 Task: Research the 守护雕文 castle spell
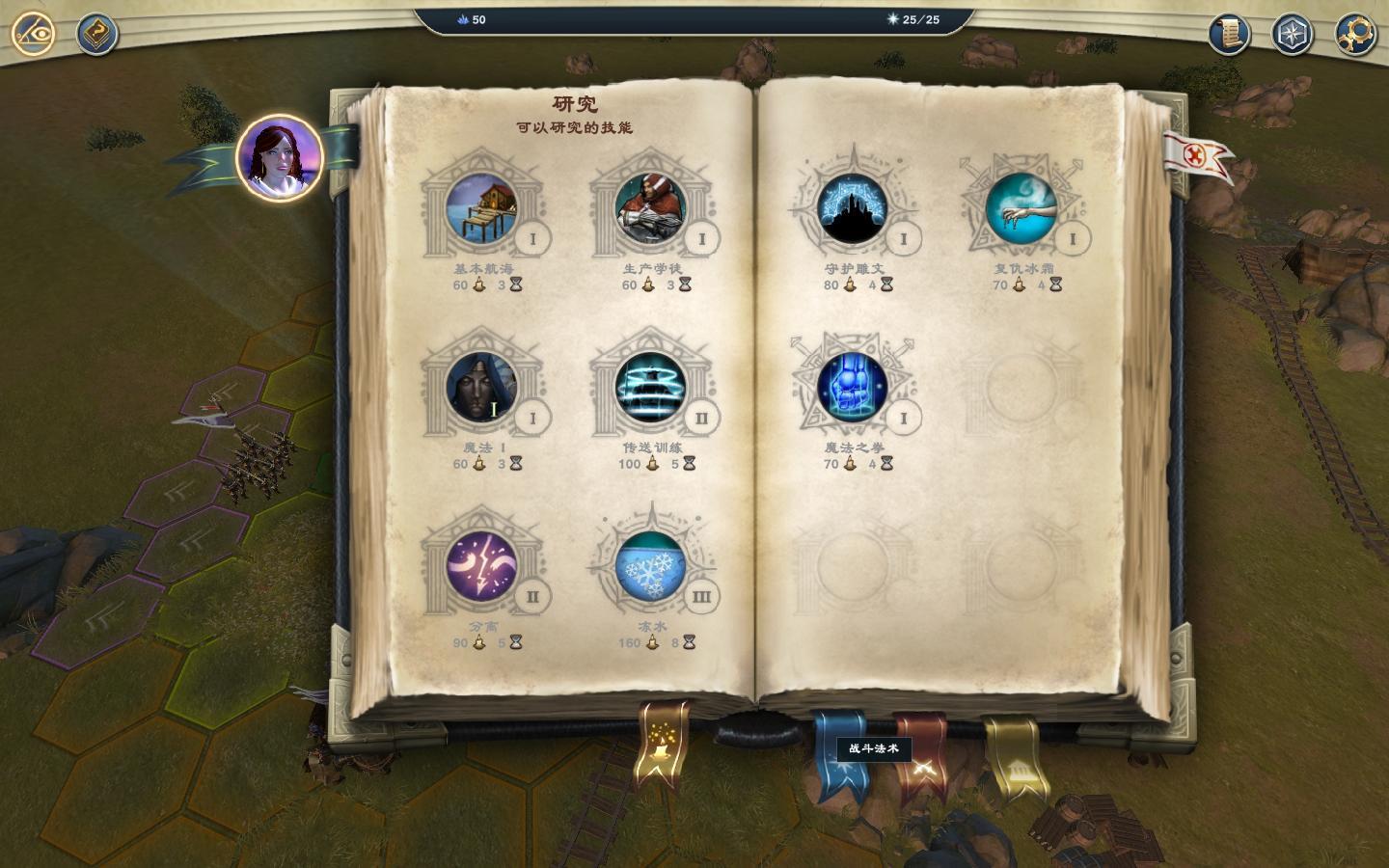[853, 209]
